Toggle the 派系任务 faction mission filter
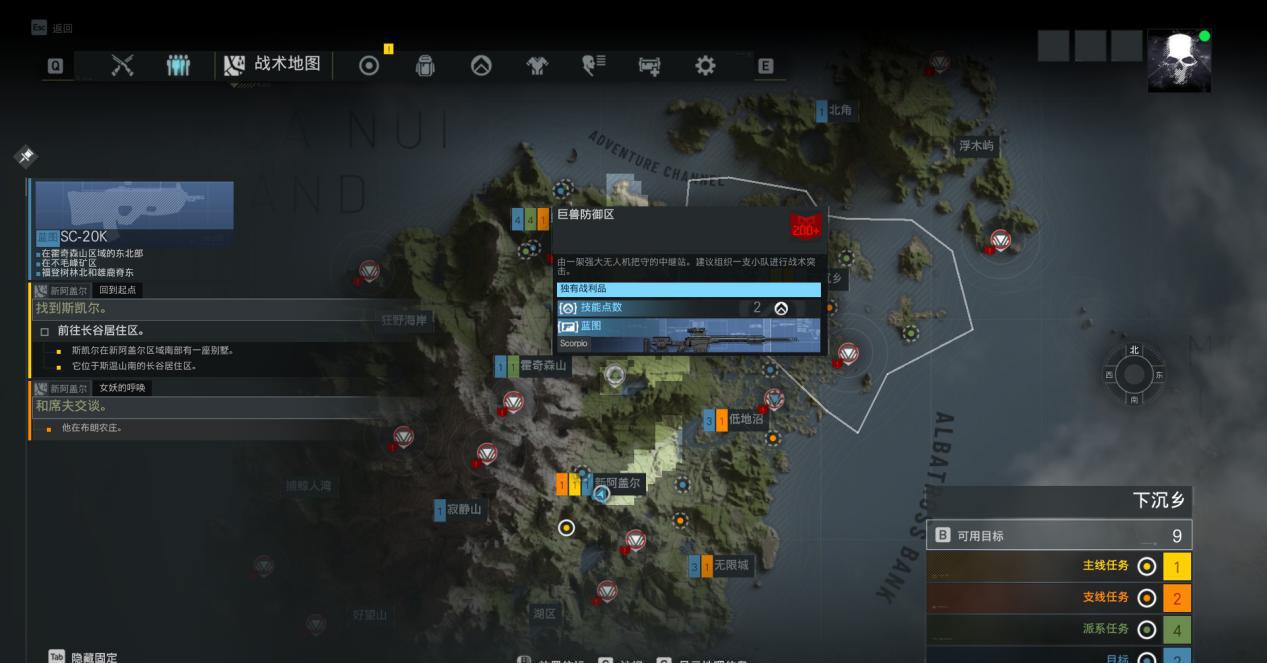1267x663 pixels. [x=1147, y=630]
